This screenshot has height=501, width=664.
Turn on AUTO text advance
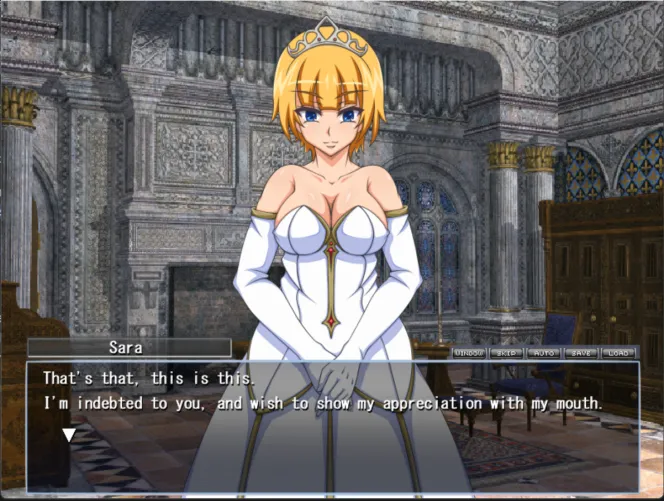tap(544, 352)
